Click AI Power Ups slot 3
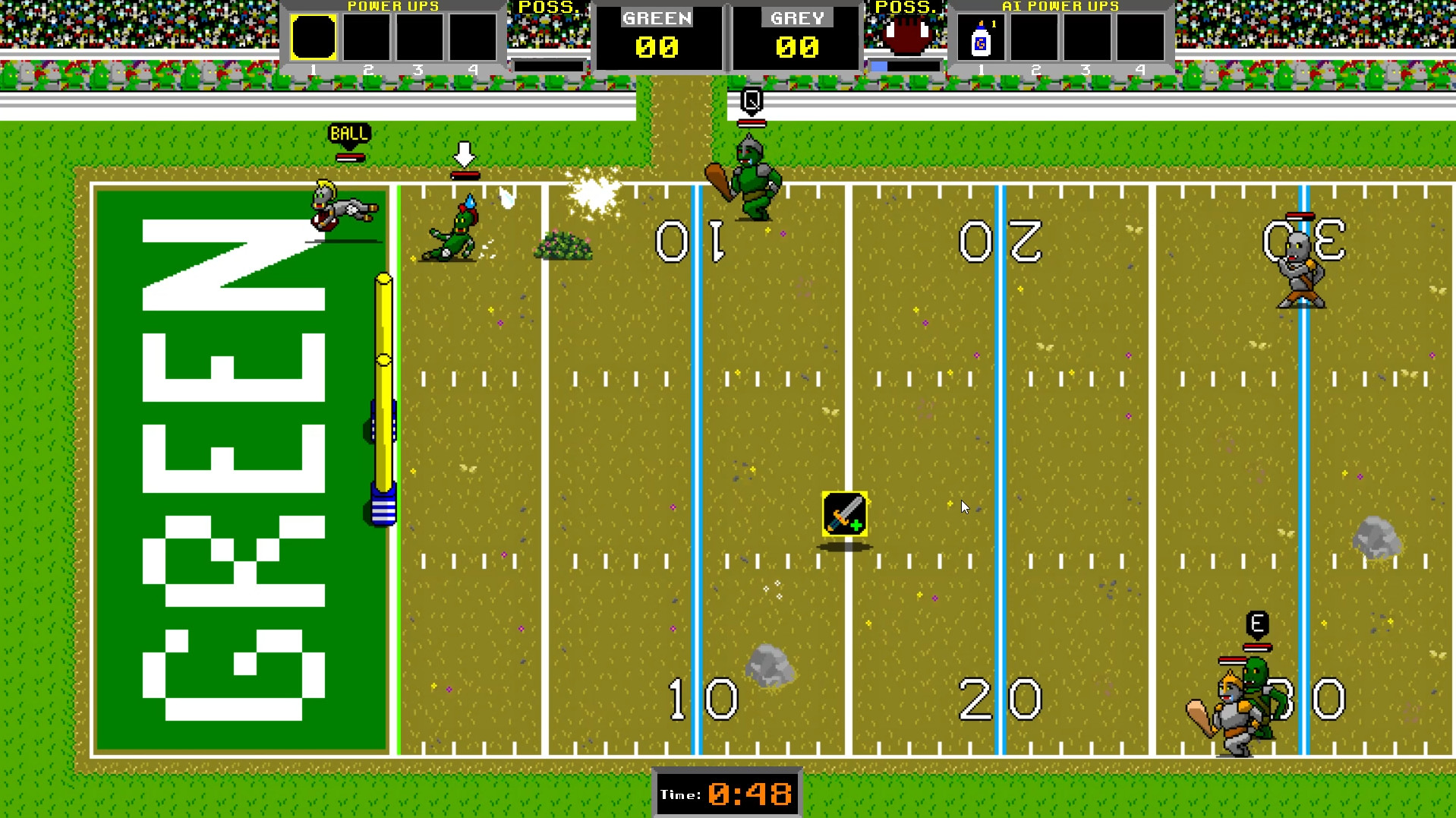The height and width of the screenshot is (818, 1456). click(1086, 36)
